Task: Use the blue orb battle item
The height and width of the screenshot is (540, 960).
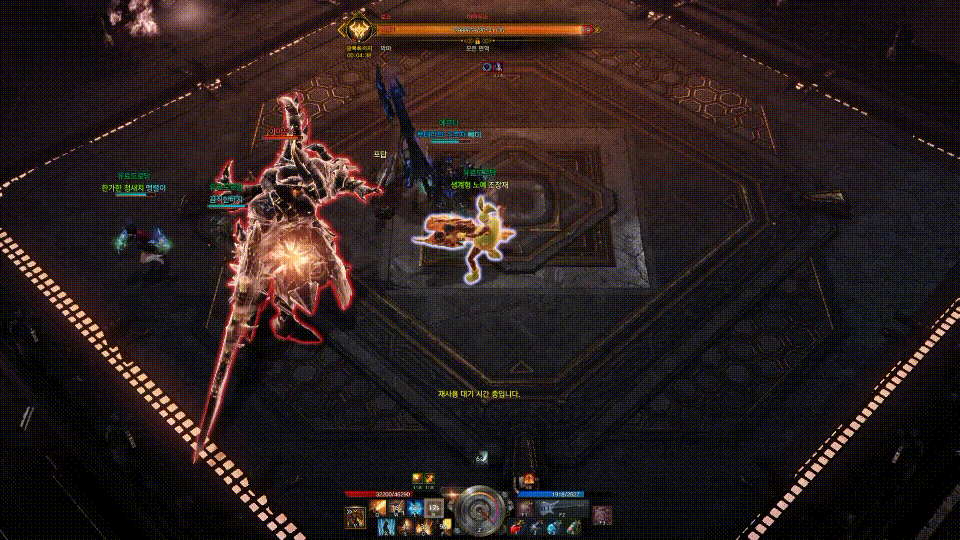Action: point(555,527)
